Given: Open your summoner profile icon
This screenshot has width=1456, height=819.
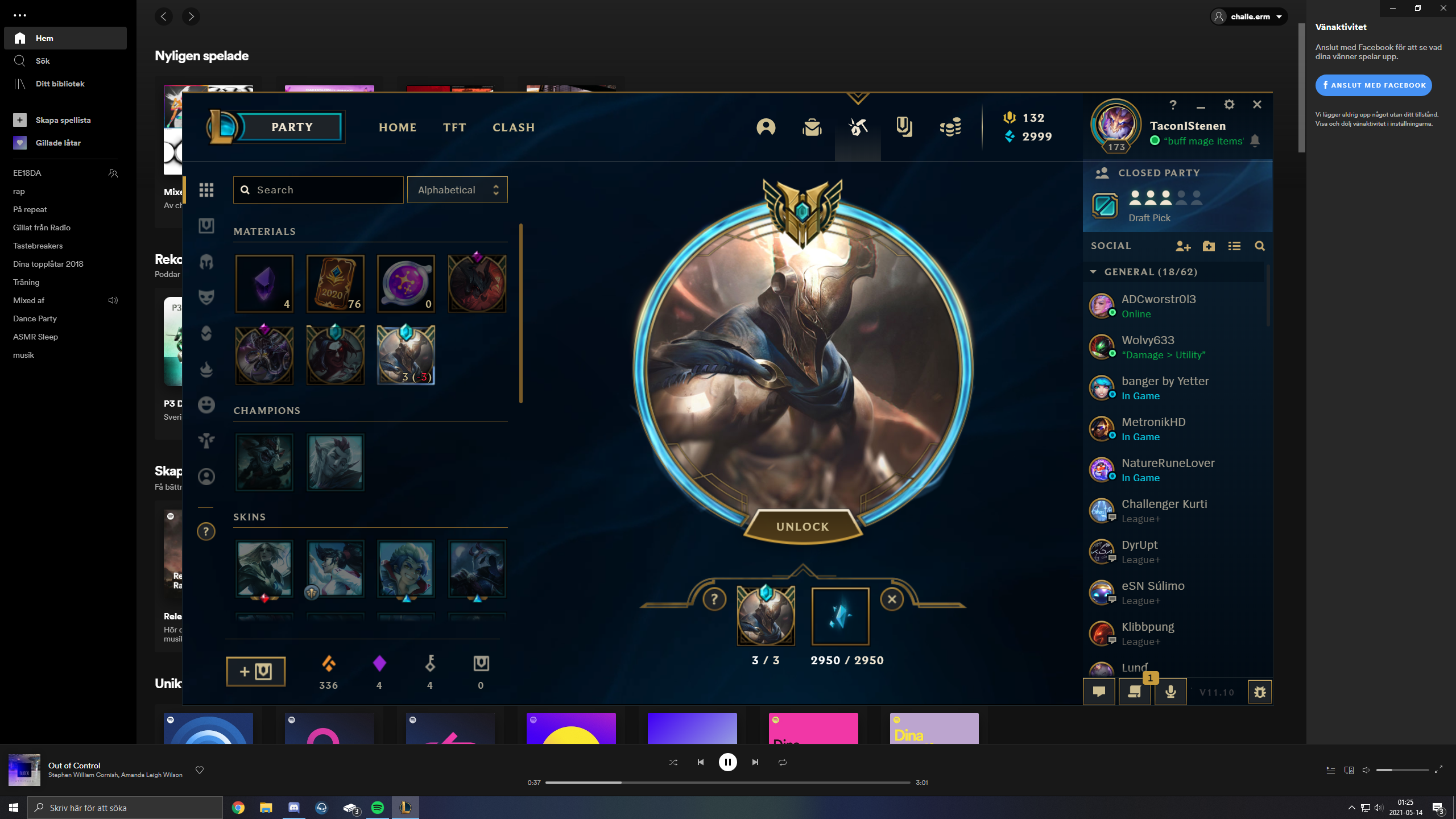Looking at the screenshot, I should [766, 128].
